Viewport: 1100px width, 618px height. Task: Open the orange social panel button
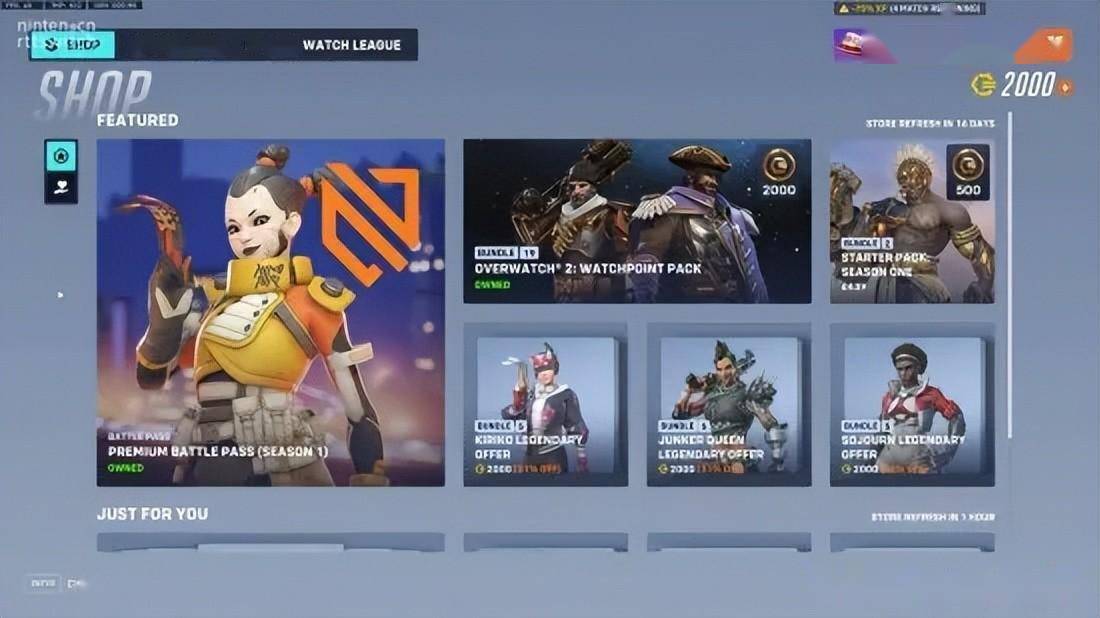click(1044, 46)
